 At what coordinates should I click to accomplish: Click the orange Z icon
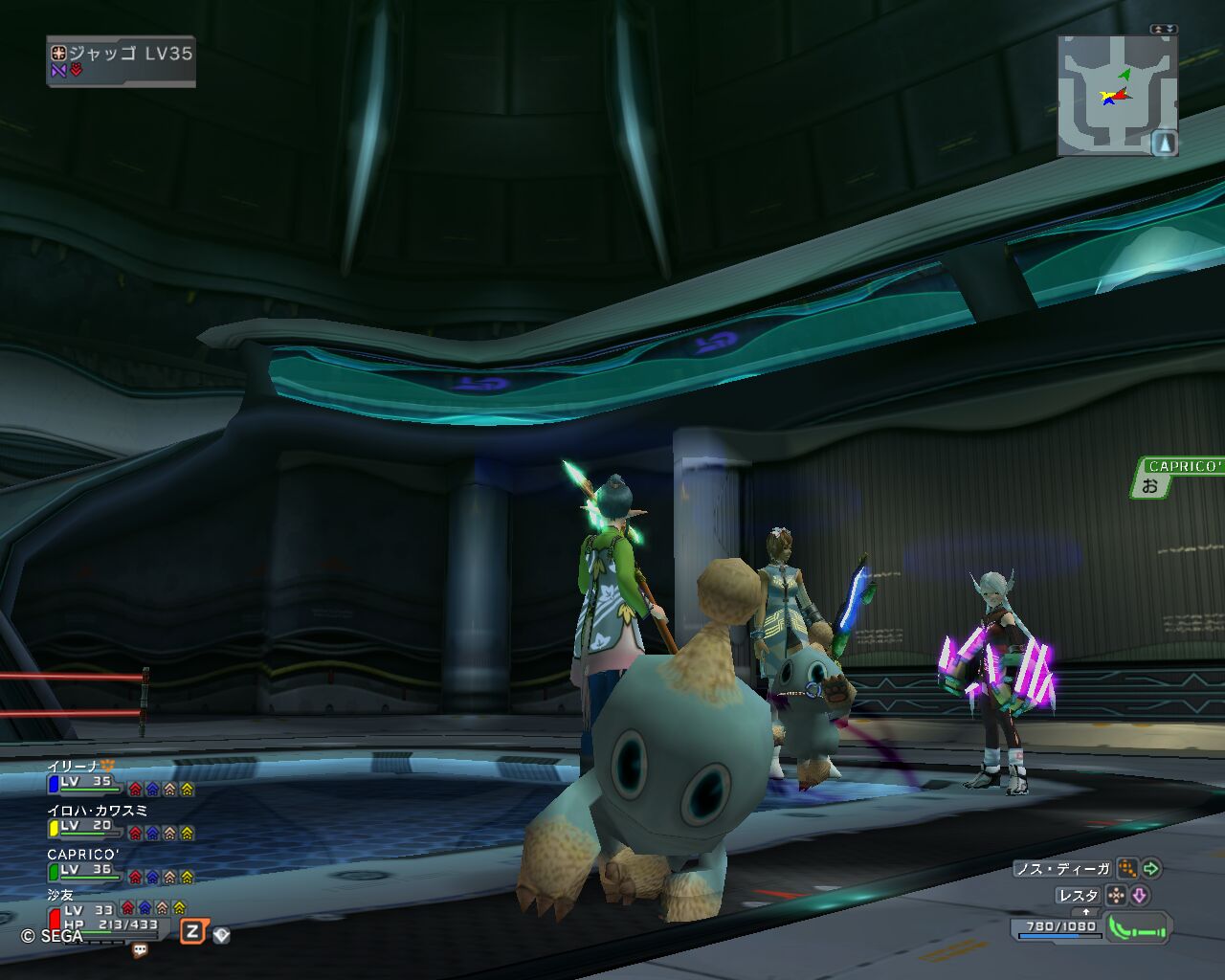point(193,931)
